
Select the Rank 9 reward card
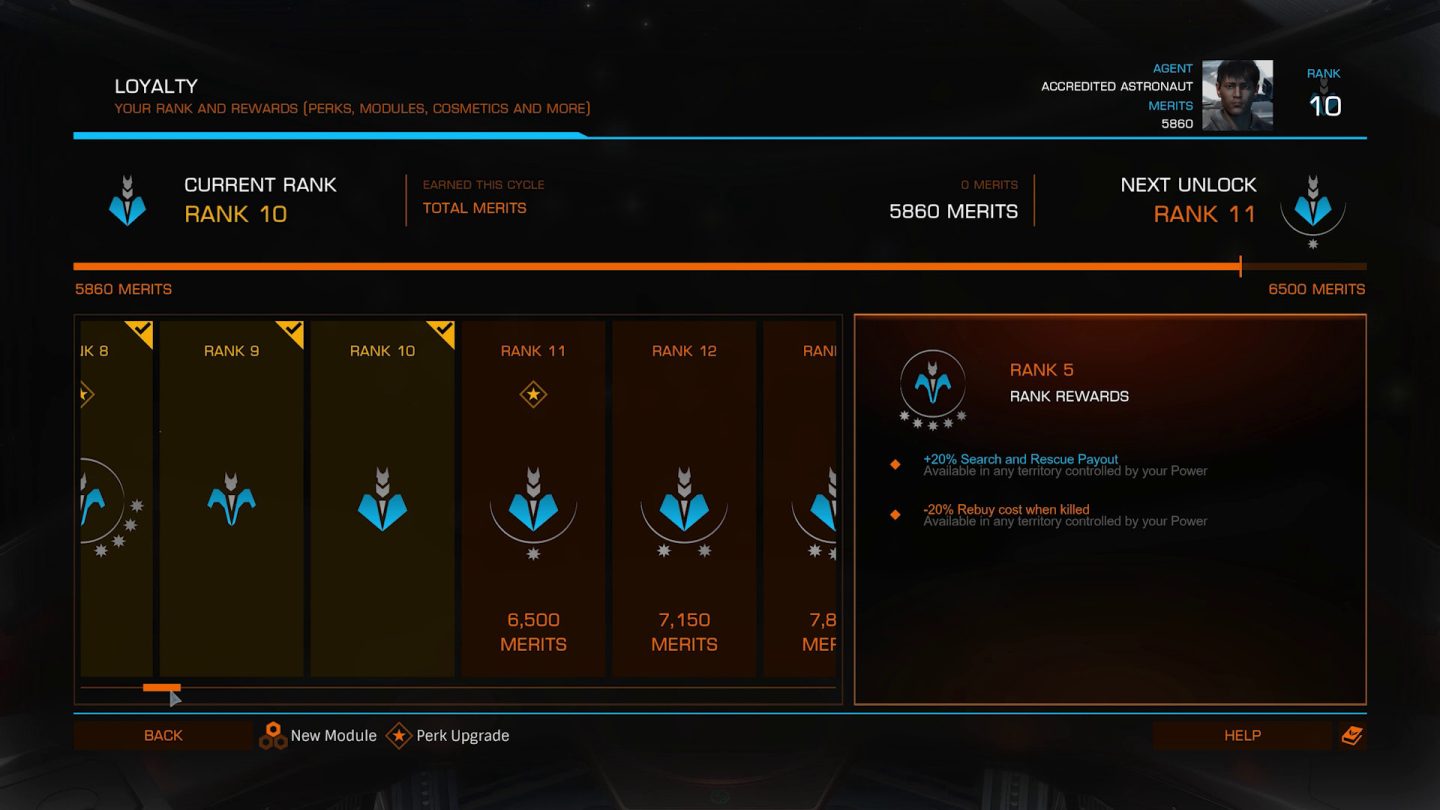click(231, 498)
